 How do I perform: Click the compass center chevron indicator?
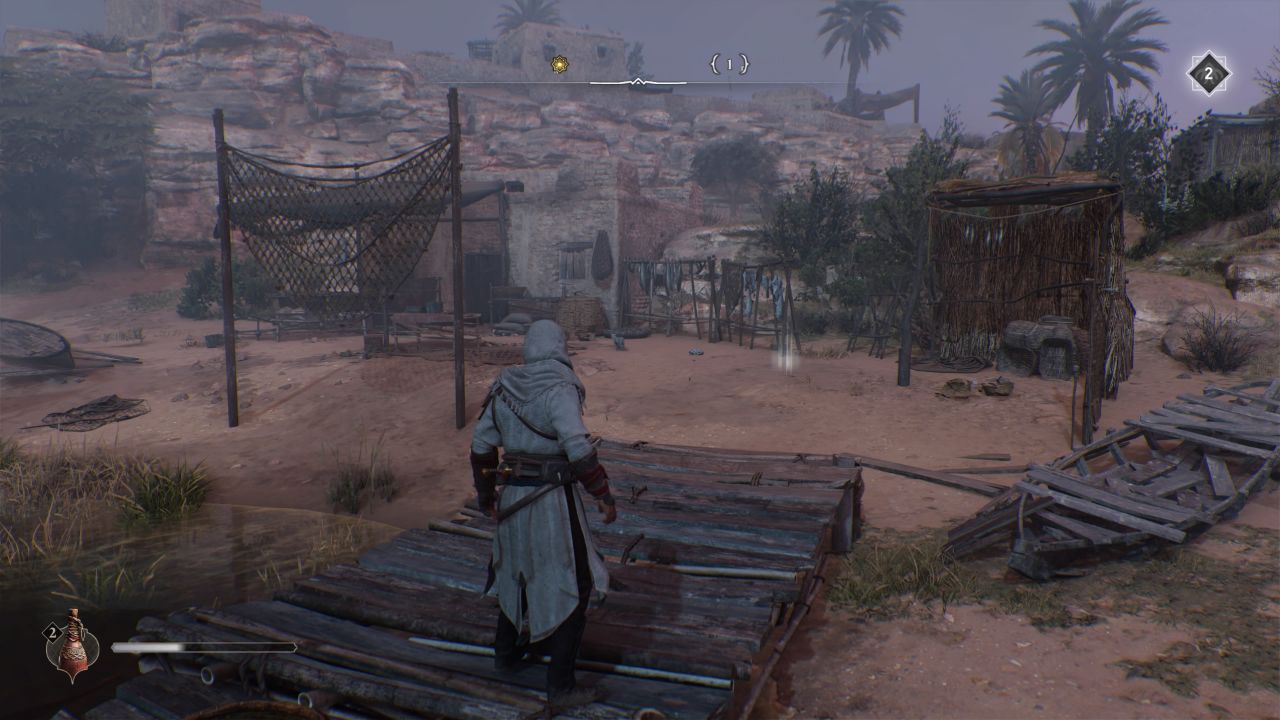click(638, 80)
